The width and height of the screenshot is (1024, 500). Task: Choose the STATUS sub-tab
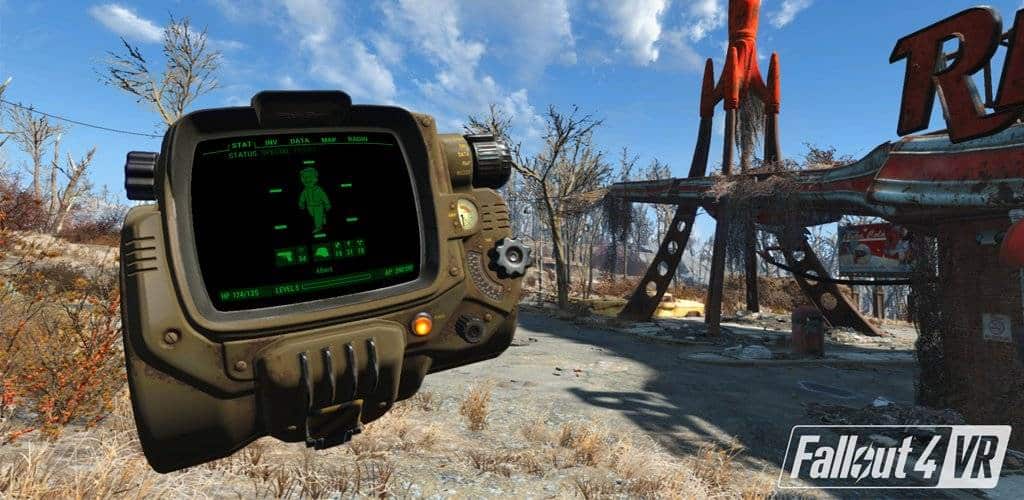(242, 155)
